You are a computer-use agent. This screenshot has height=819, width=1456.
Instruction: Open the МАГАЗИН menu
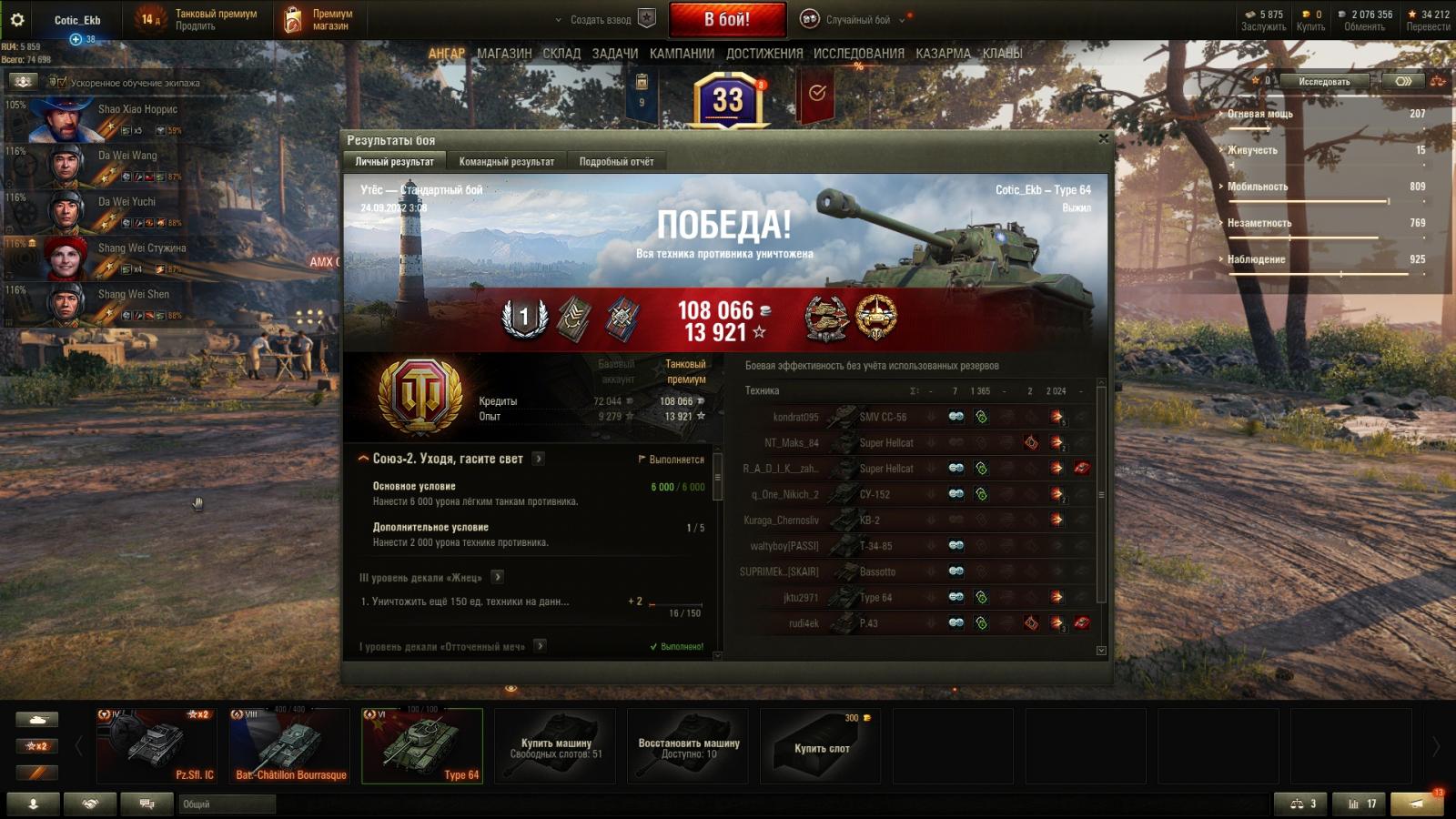click(504, 54)
